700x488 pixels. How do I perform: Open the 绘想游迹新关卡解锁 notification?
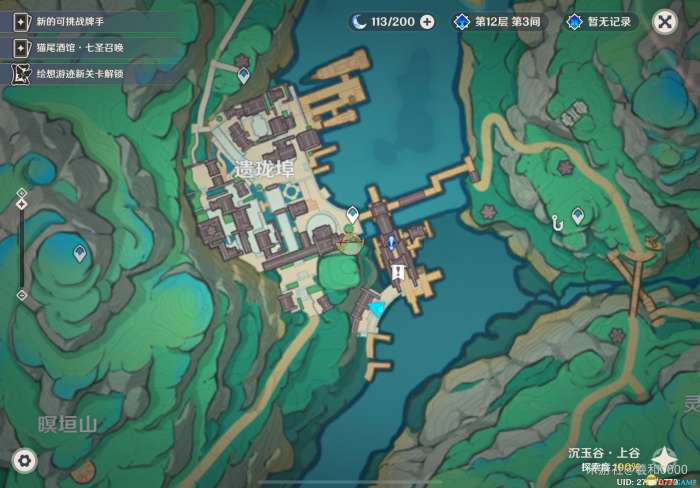coord(70,73)
